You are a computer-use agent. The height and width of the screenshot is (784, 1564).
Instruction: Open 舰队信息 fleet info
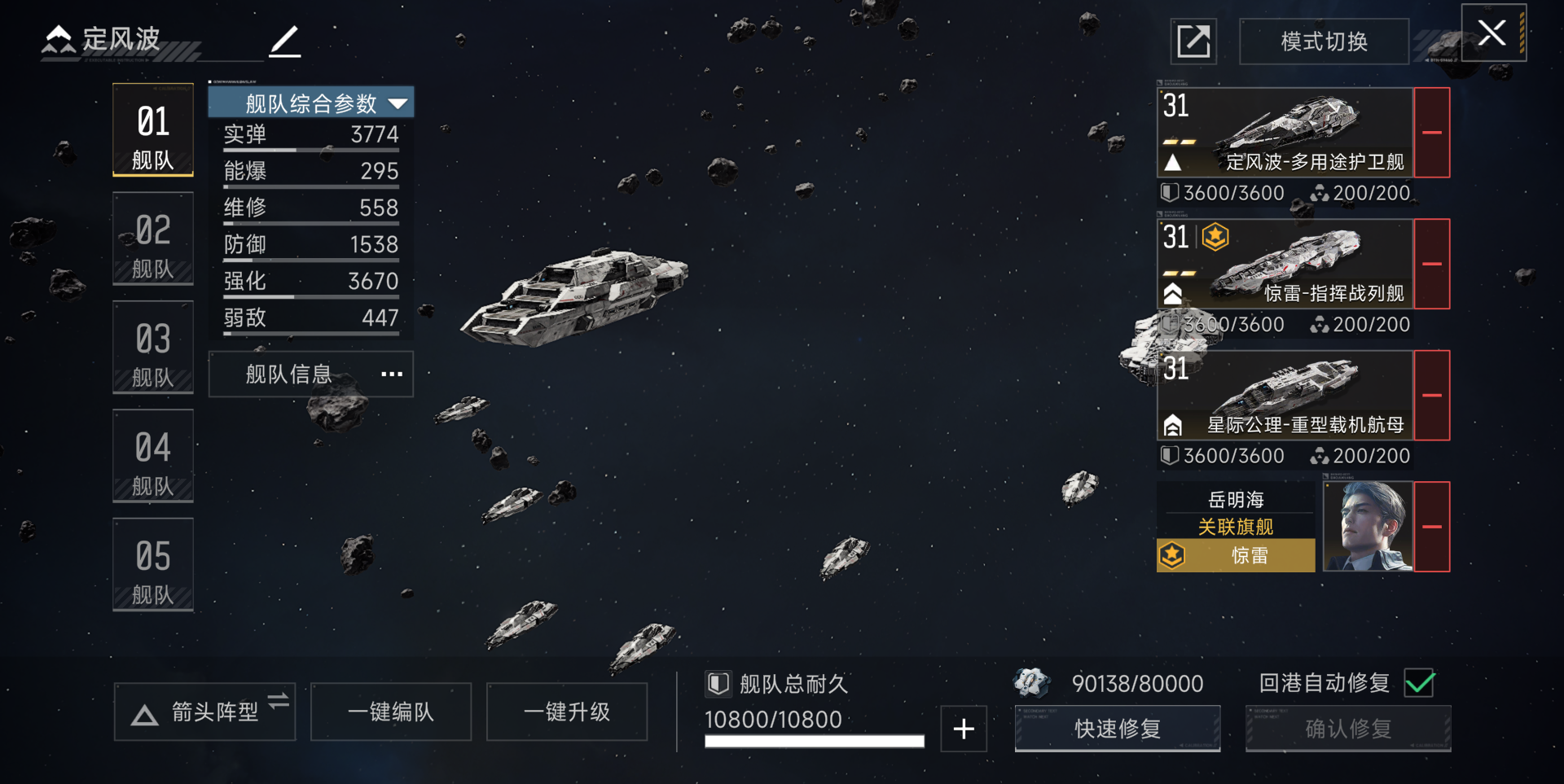311,374
